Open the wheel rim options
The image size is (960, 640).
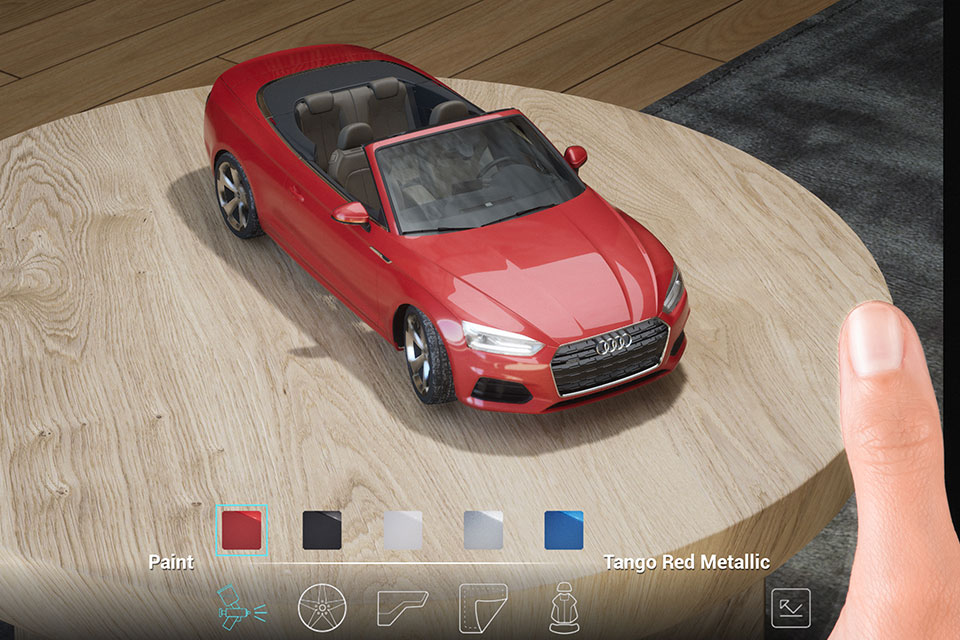(322, 606)
